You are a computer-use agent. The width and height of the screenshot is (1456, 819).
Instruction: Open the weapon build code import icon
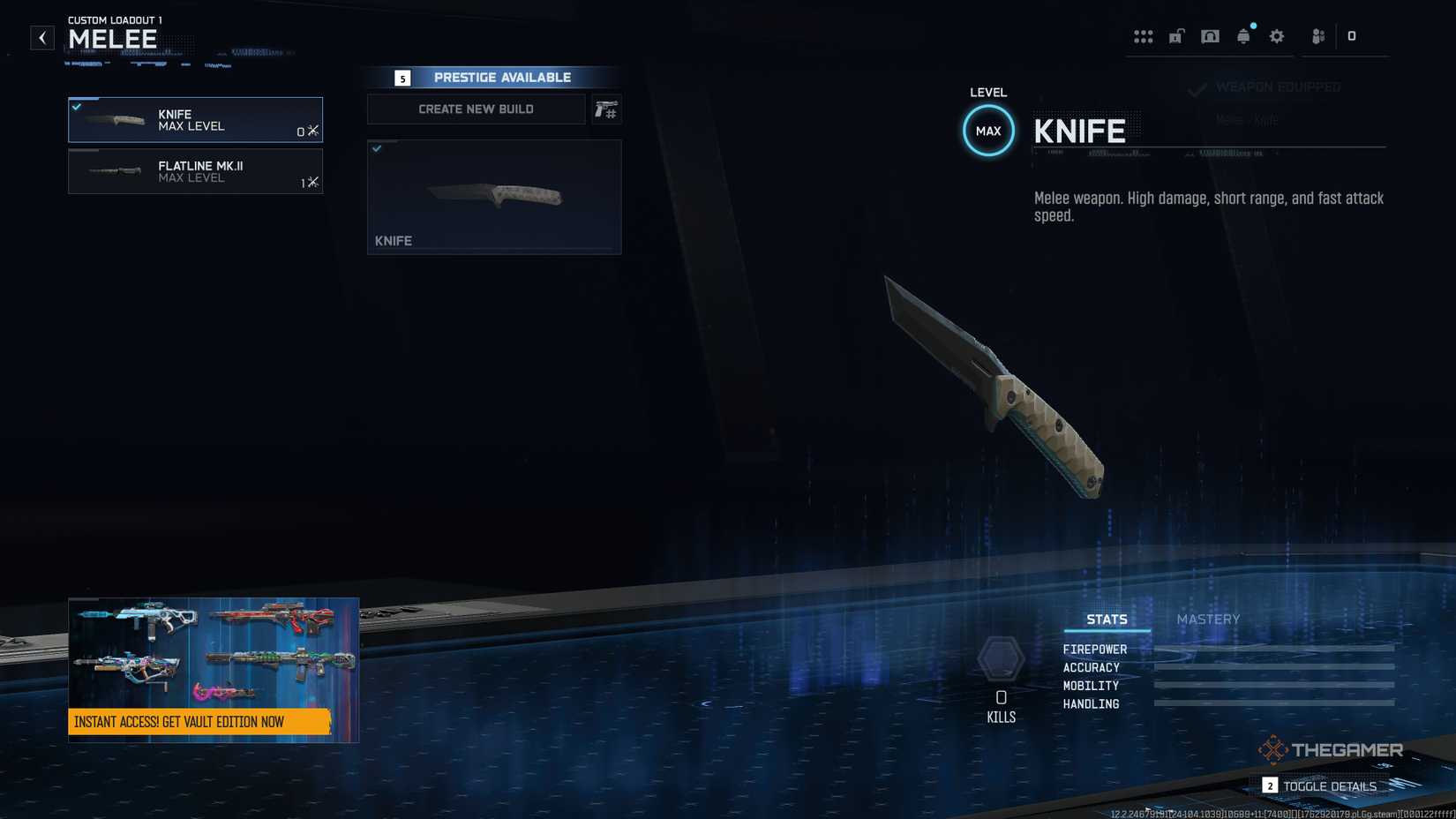pyautogui.click(x=607, y=109)
